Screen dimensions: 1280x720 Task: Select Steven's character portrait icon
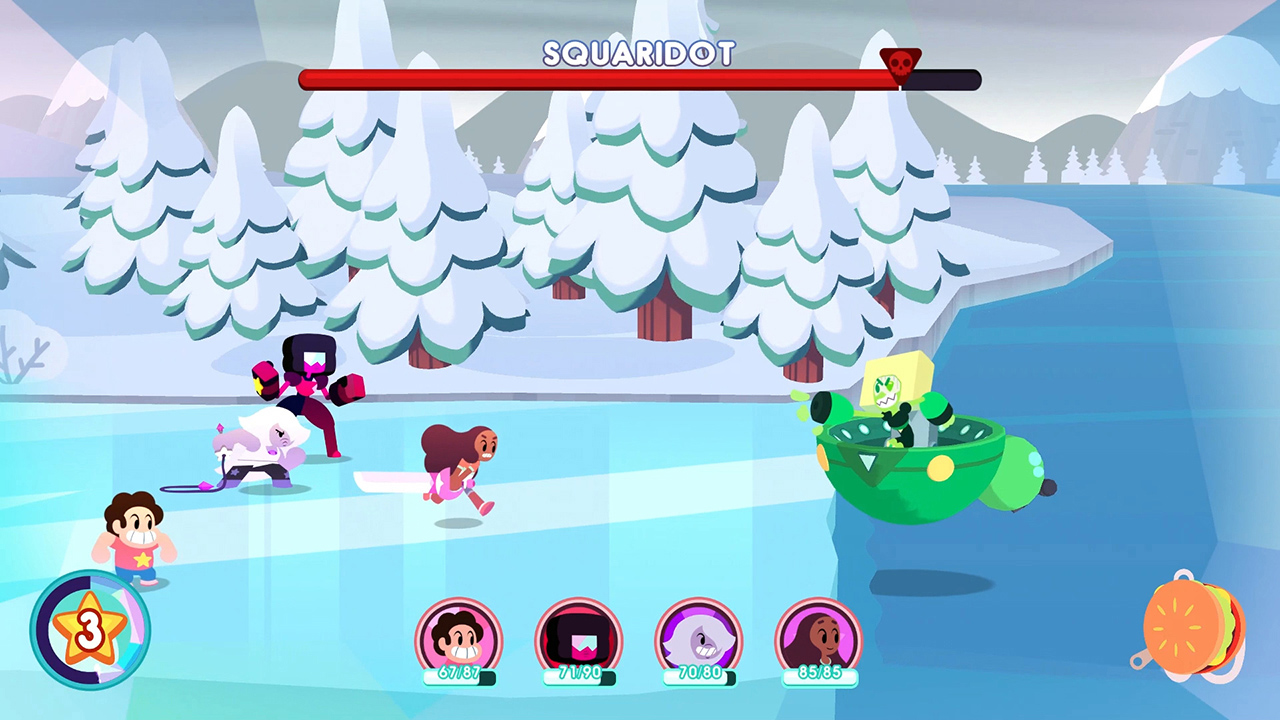click(x=460, y=635)
